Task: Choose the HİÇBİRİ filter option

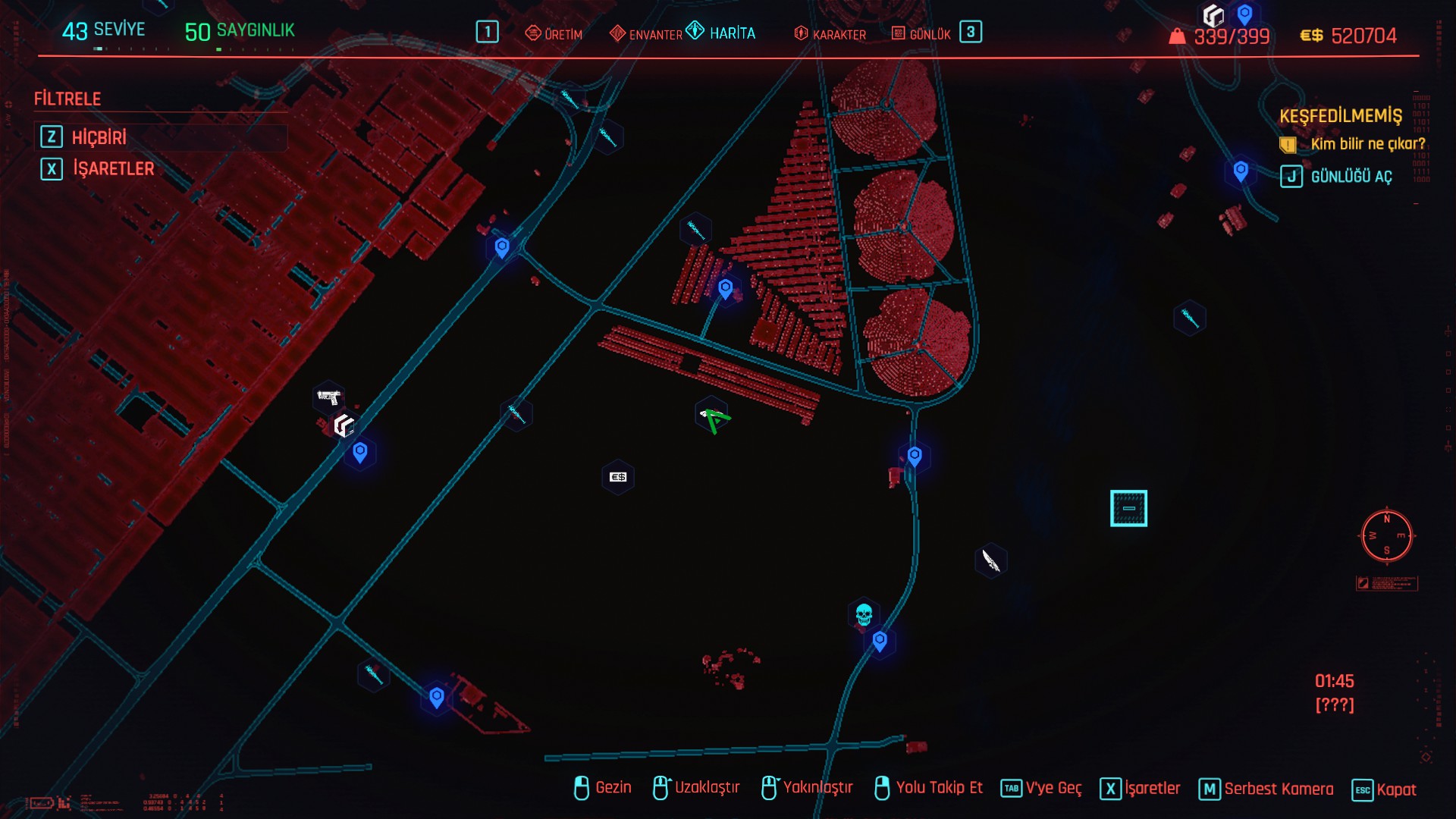Action: [99, 137]
